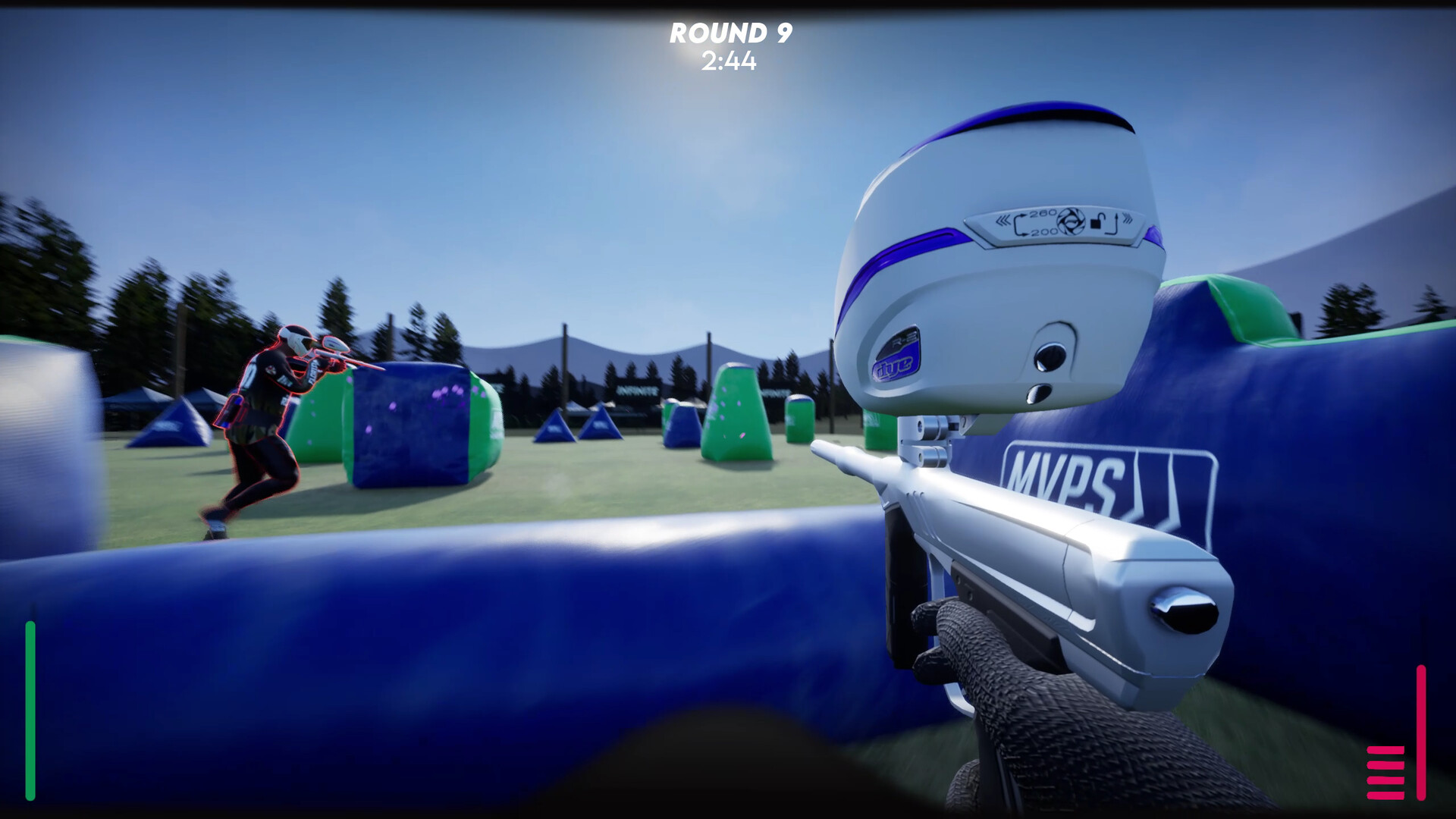Select the left triple-chevron arrows on the loader

tap(1003, 220)
